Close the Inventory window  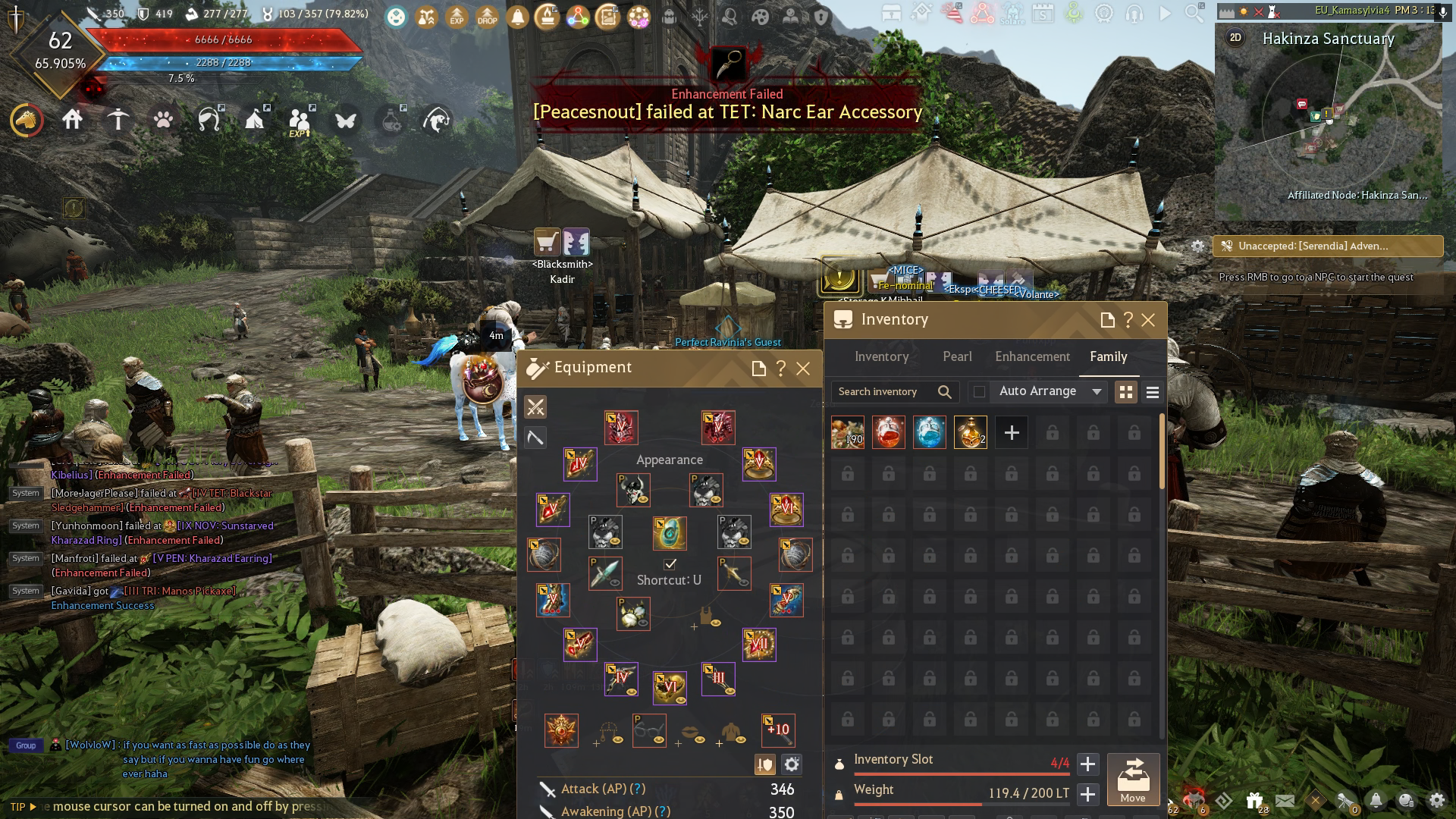1148,320
